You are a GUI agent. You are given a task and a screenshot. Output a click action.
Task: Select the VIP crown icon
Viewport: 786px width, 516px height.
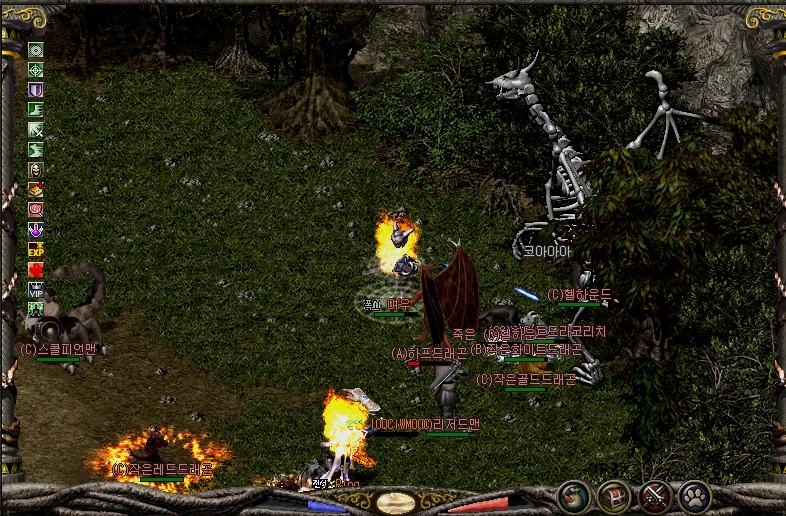click(x=36, y=290)
